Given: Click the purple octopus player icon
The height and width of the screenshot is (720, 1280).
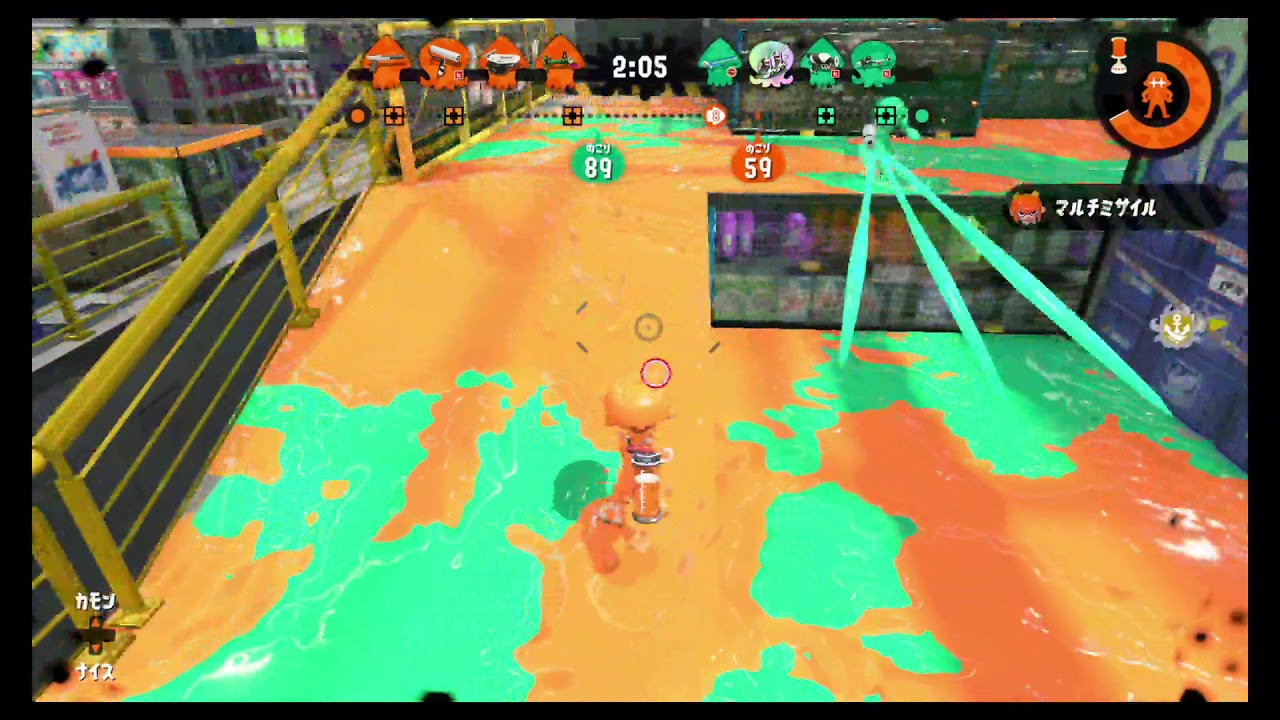Looking at the screenshot, I should 770,66.
